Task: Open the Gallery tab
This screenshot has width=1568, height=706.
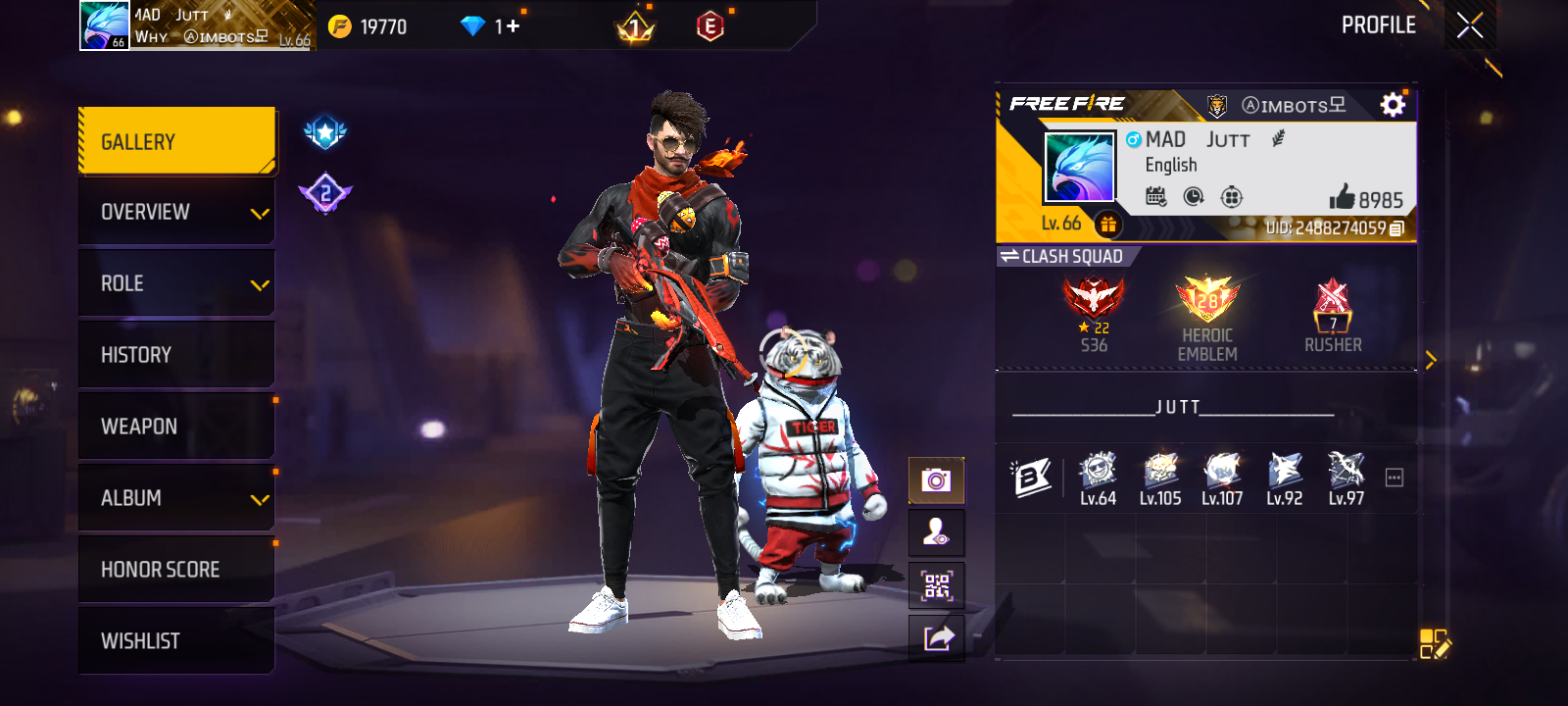Action: click(176, 141)
